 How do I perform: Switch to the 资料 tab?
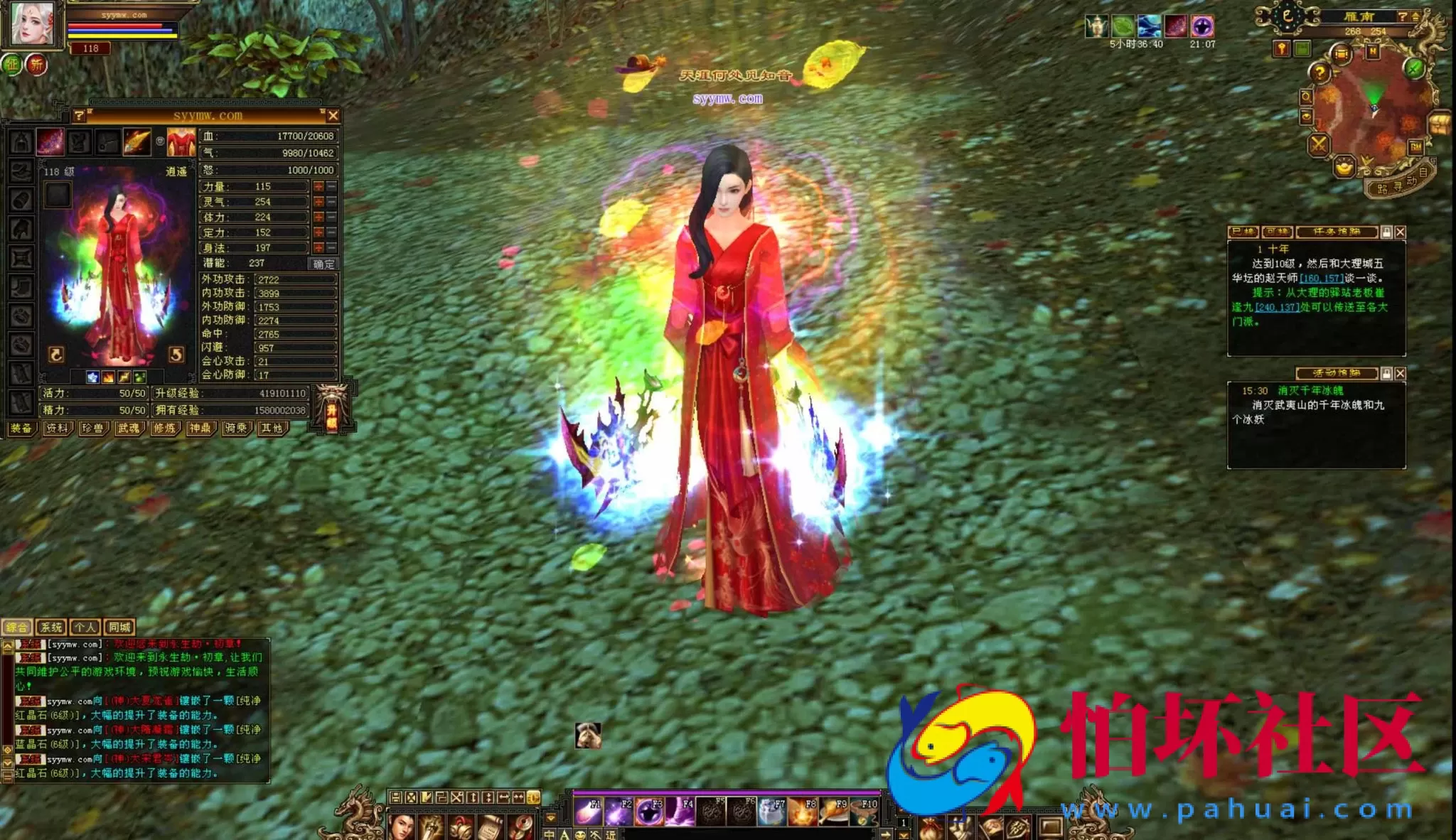57,428
